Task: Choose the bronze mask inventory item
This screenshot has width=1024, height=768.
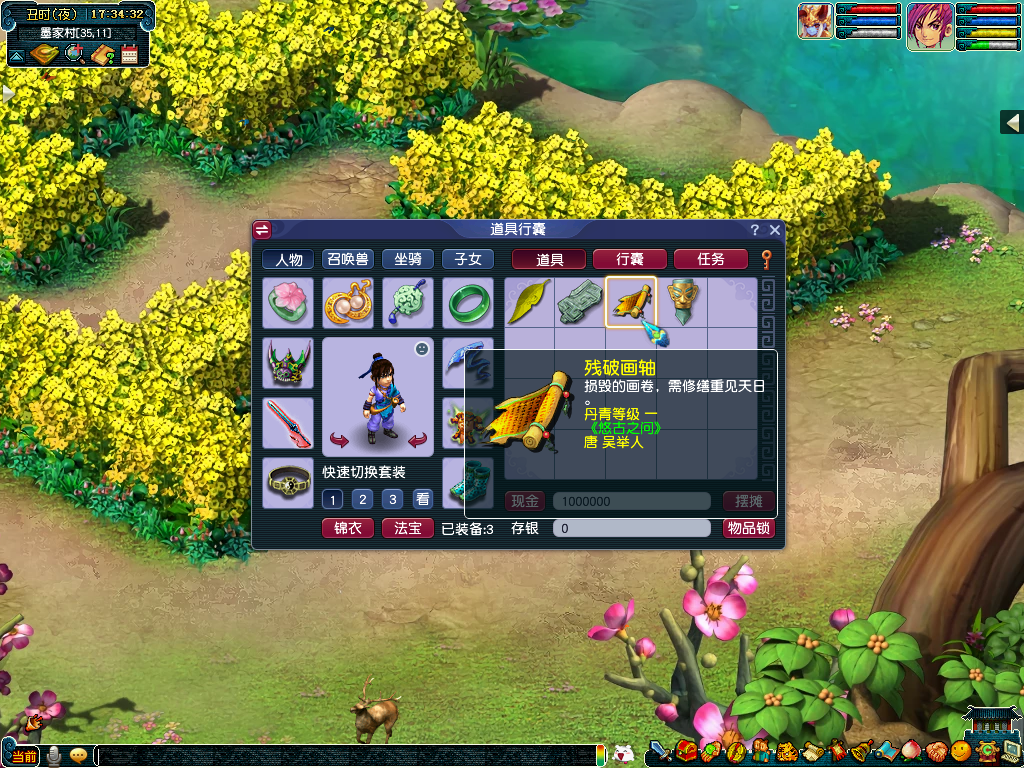Action: click(683, 302)
